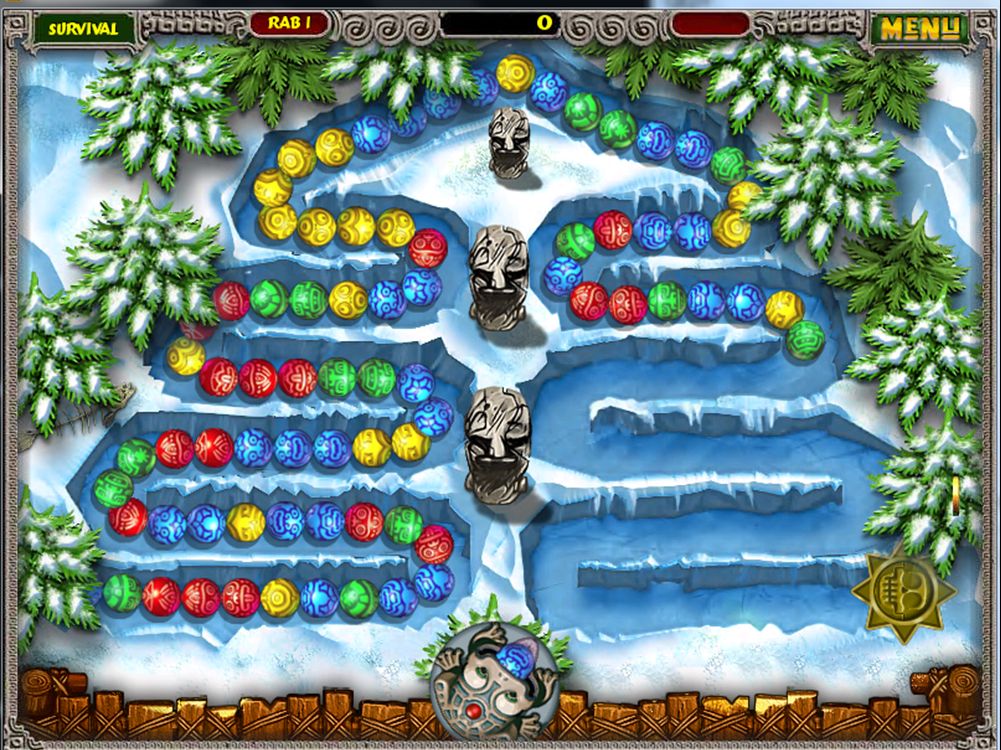Open the MENU button
The height and width of the screenshot is (750, 1001).
click(x=919, y=28)
